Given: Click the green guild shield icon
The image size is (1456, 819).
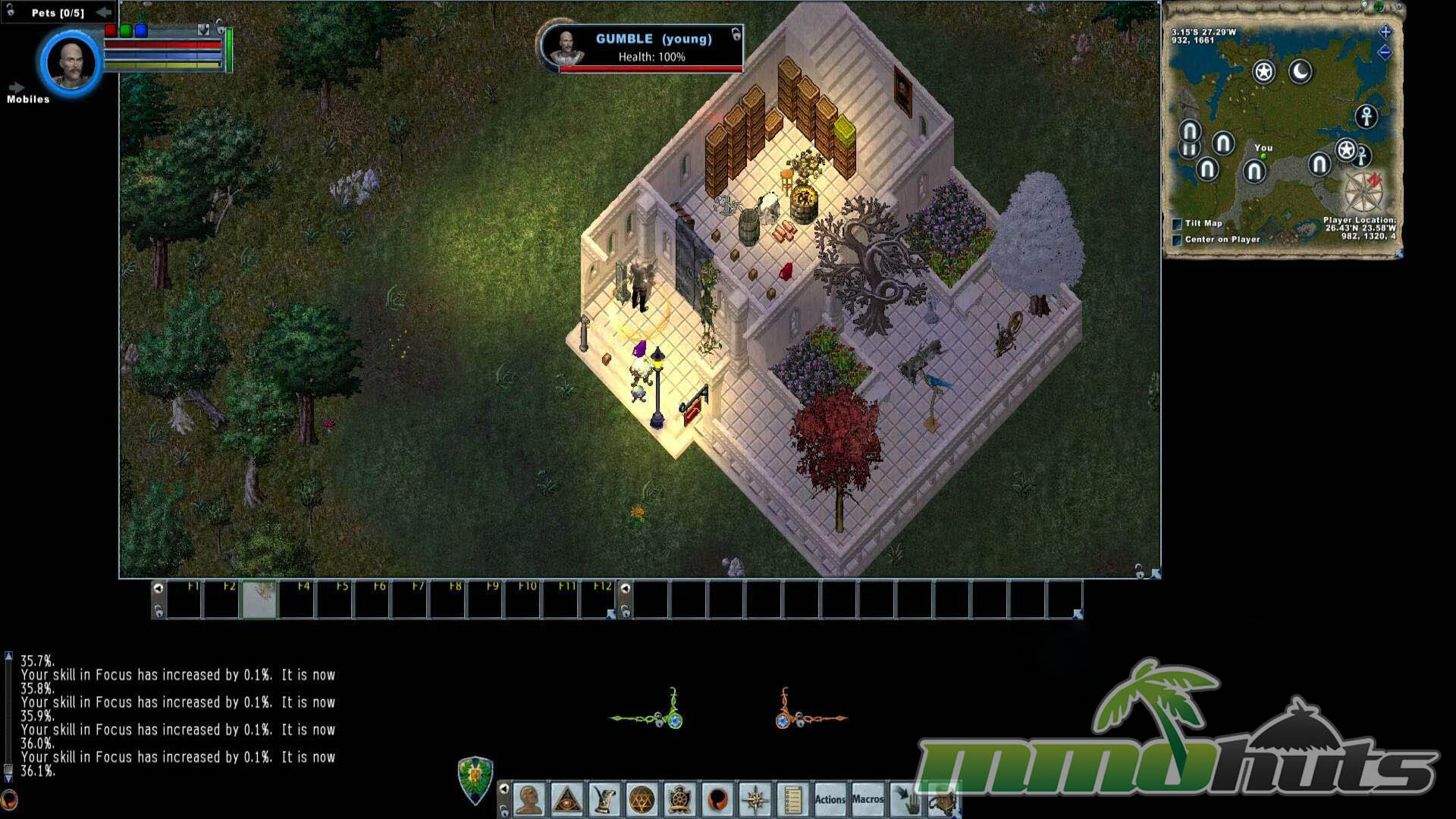Looking at the screenshot, I should 475,780.
